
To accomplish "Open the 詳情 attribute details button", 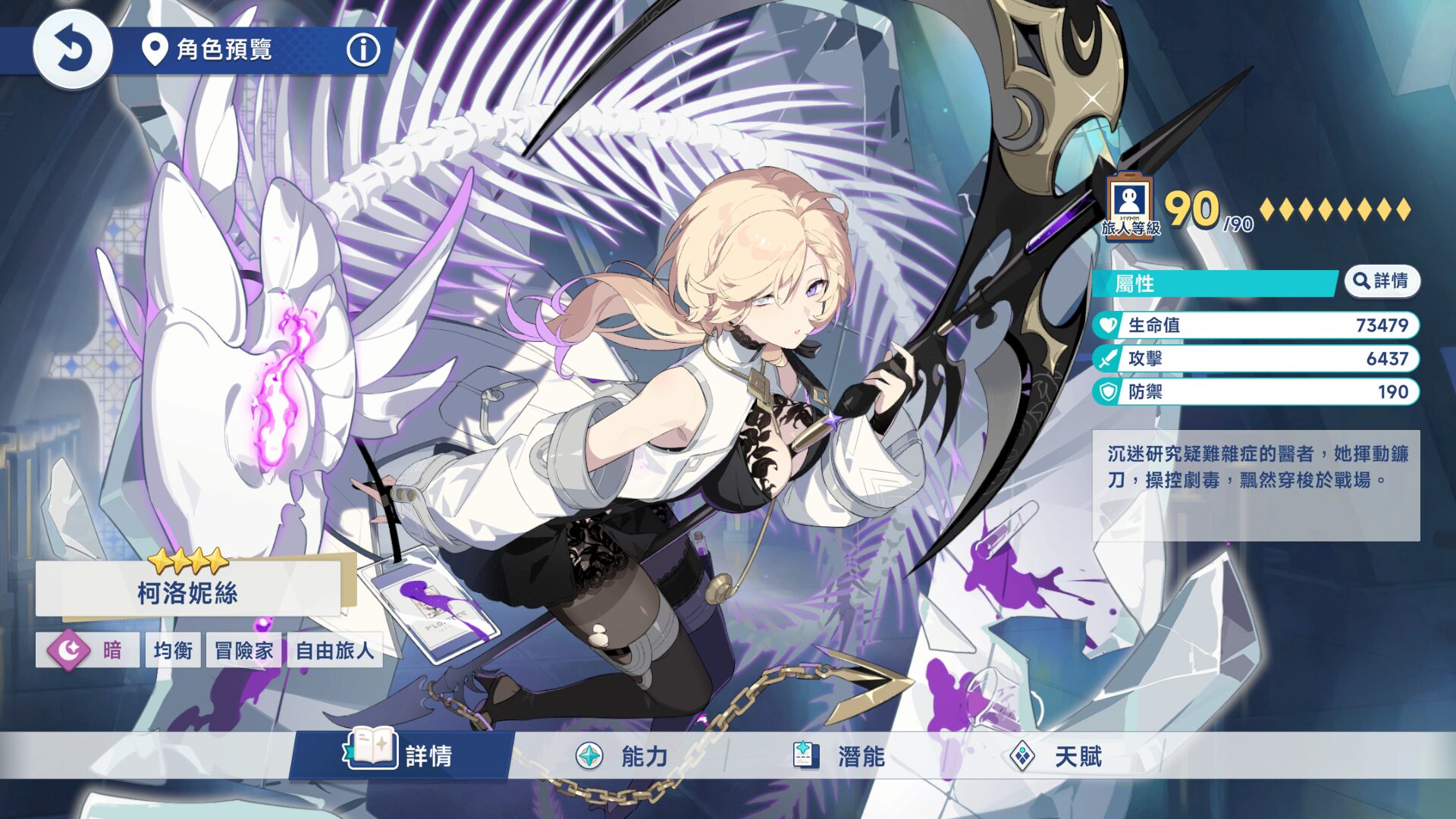I will point(1382,281).
